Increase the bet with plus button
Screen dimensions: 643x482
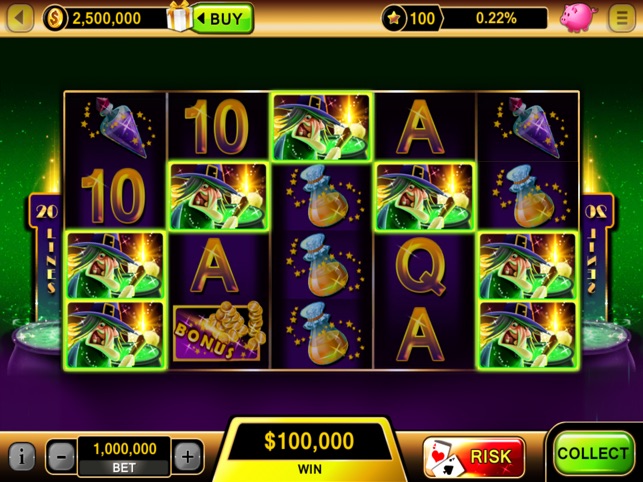click(x=188, y=457)
